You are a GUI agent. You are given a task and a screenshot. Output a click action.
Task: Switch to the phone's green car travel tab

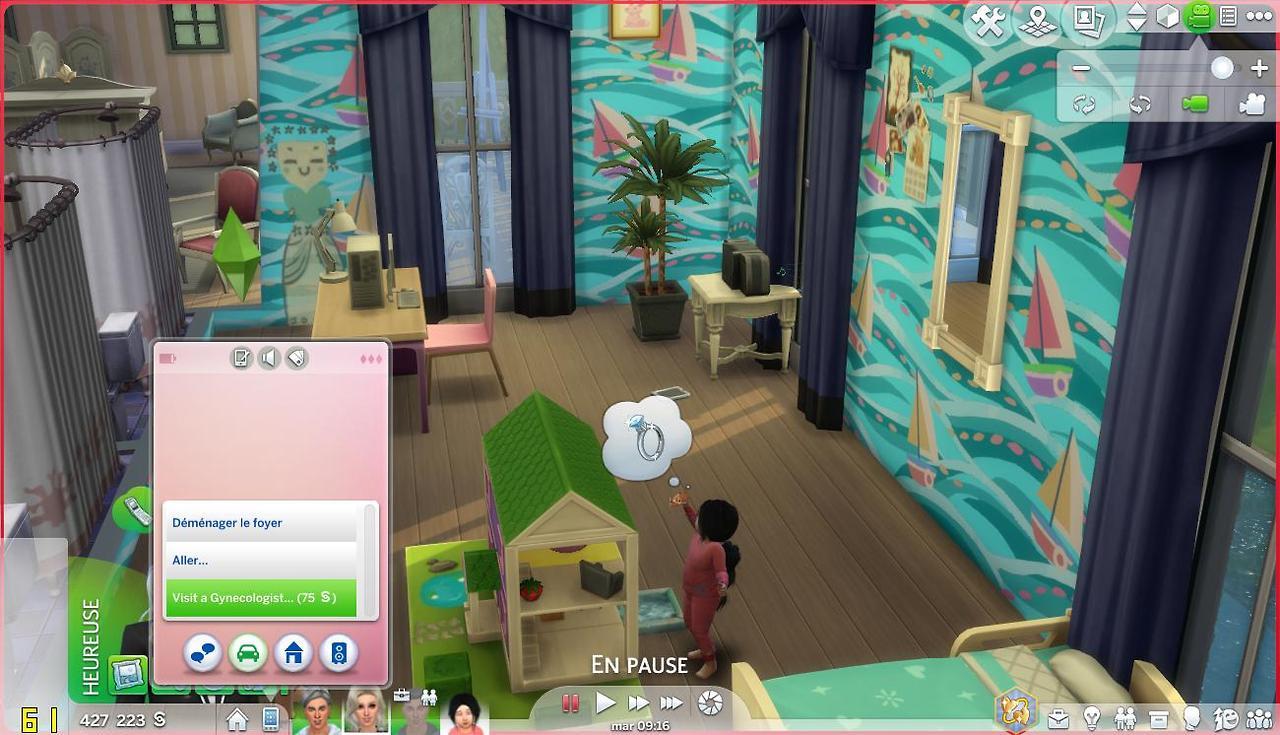(x=247, y=654)
